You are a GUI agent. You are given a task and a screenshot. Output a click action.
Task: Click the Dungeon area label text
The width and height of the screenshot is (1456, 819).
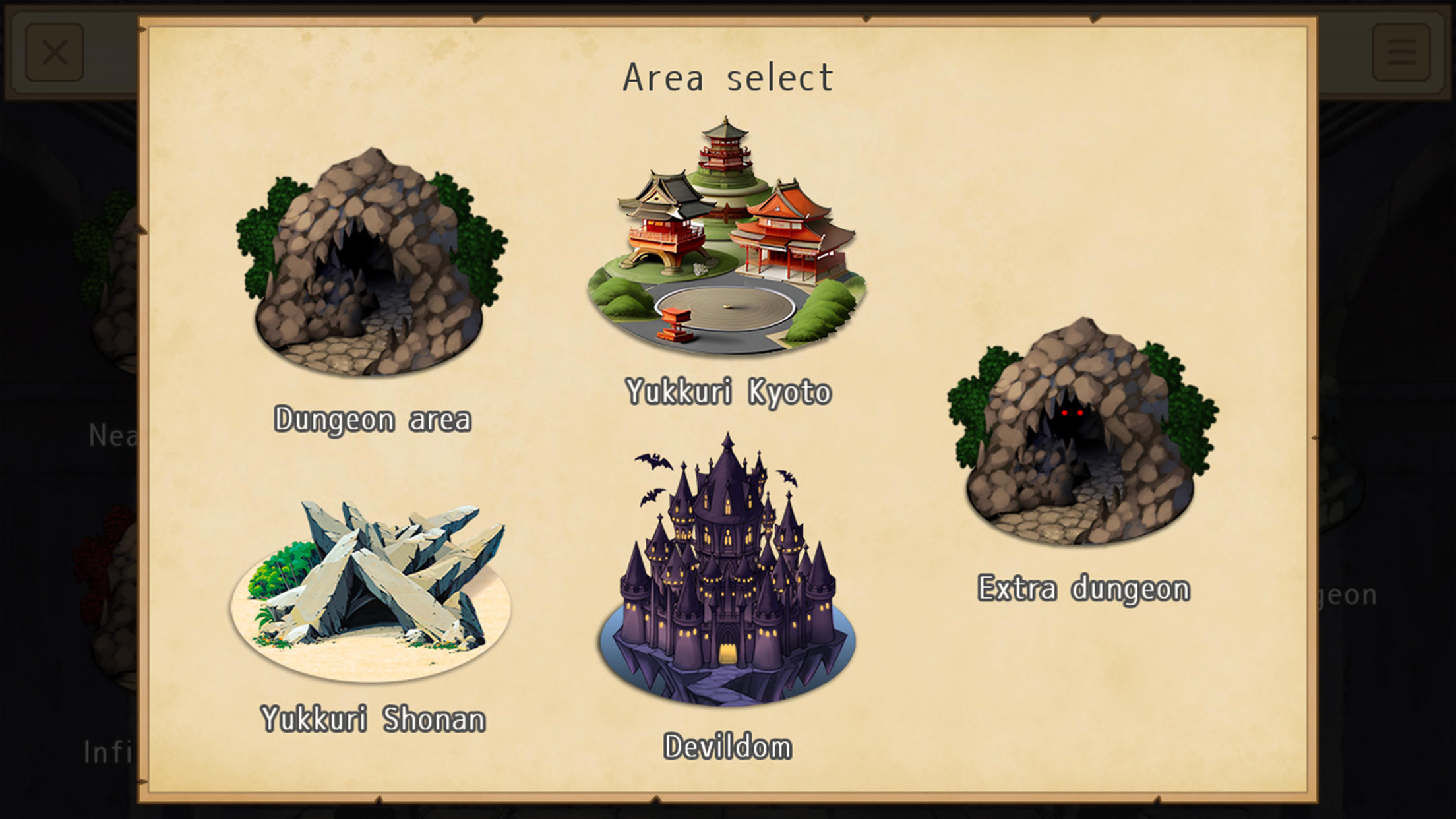(374, 417)
